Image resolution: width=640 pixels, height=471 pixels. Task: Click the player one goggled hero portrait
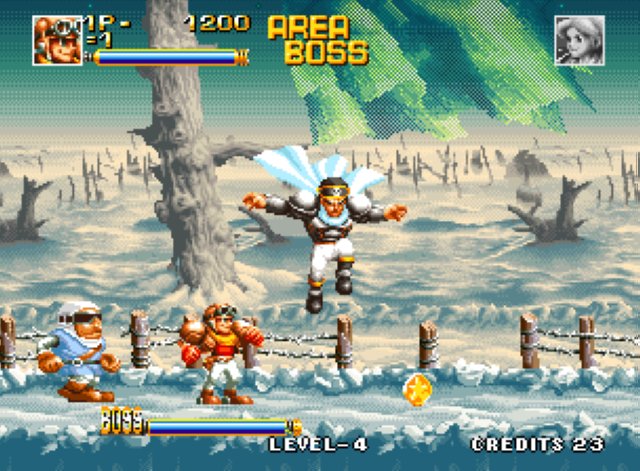(56, 40)
